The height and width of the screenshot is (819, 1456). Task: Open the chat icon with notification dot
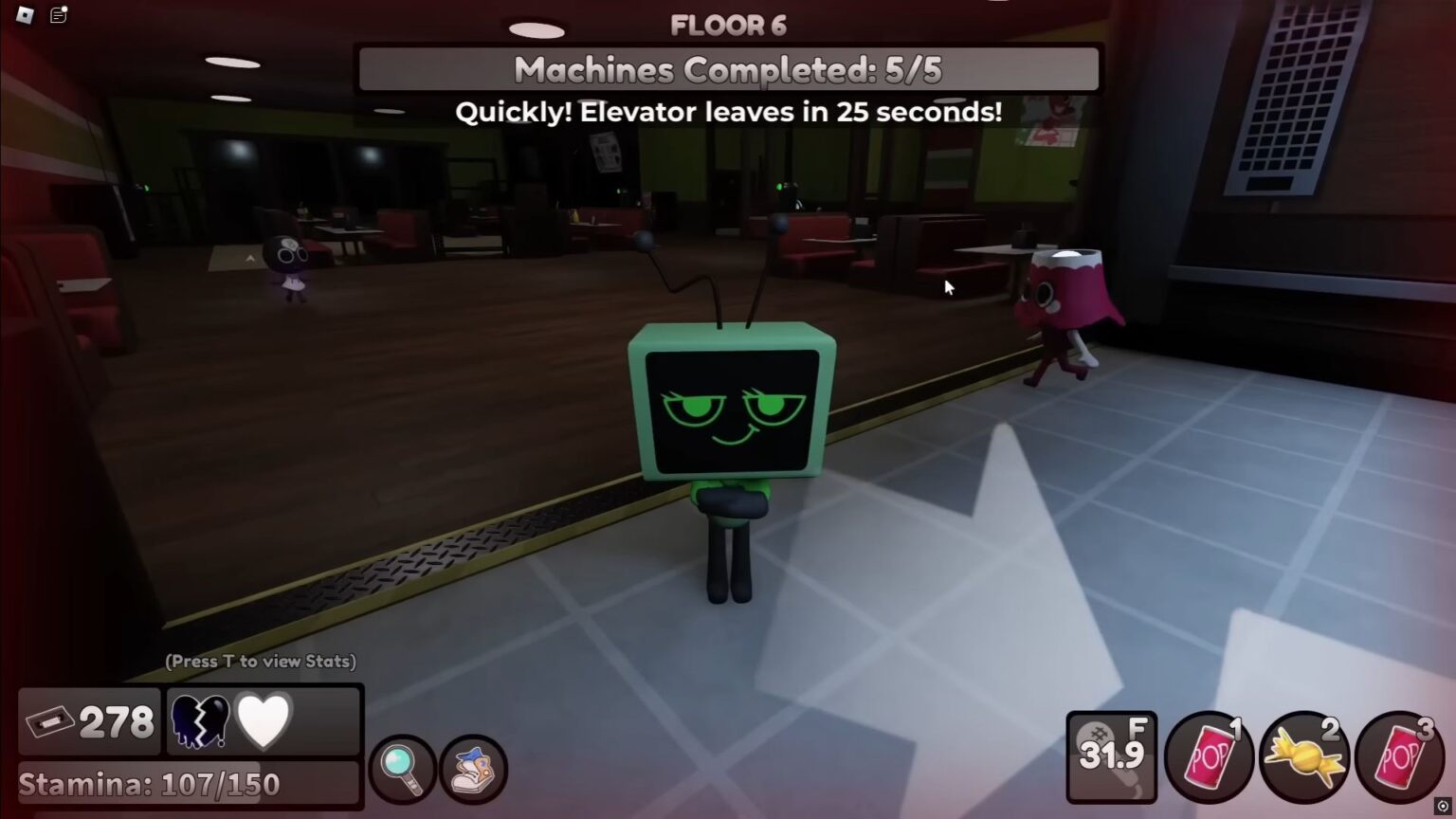pos(59,15)
